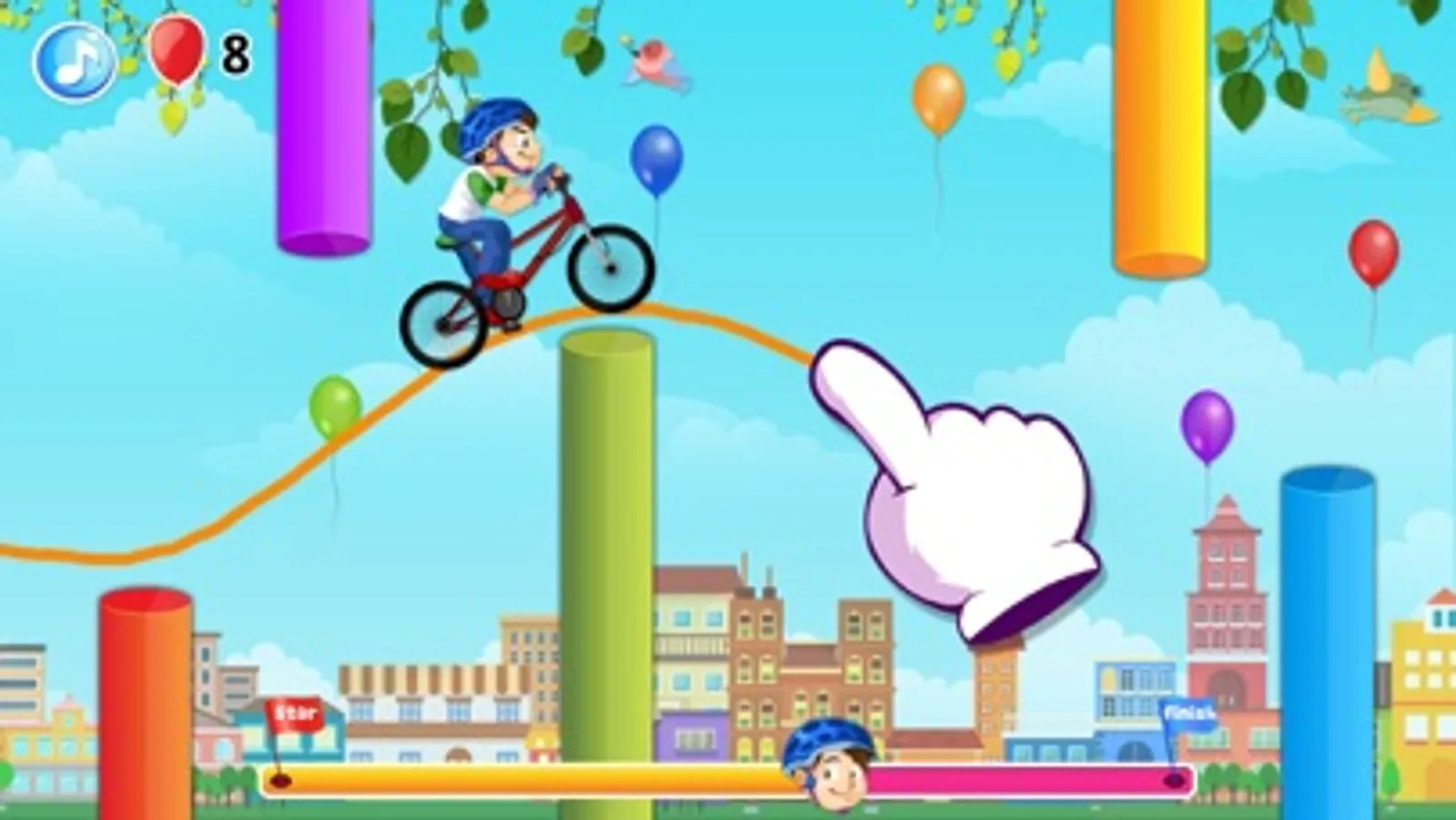Click the score number 8 at top left
This screenshot has height=820, width=1456.
tap(233, 55)
